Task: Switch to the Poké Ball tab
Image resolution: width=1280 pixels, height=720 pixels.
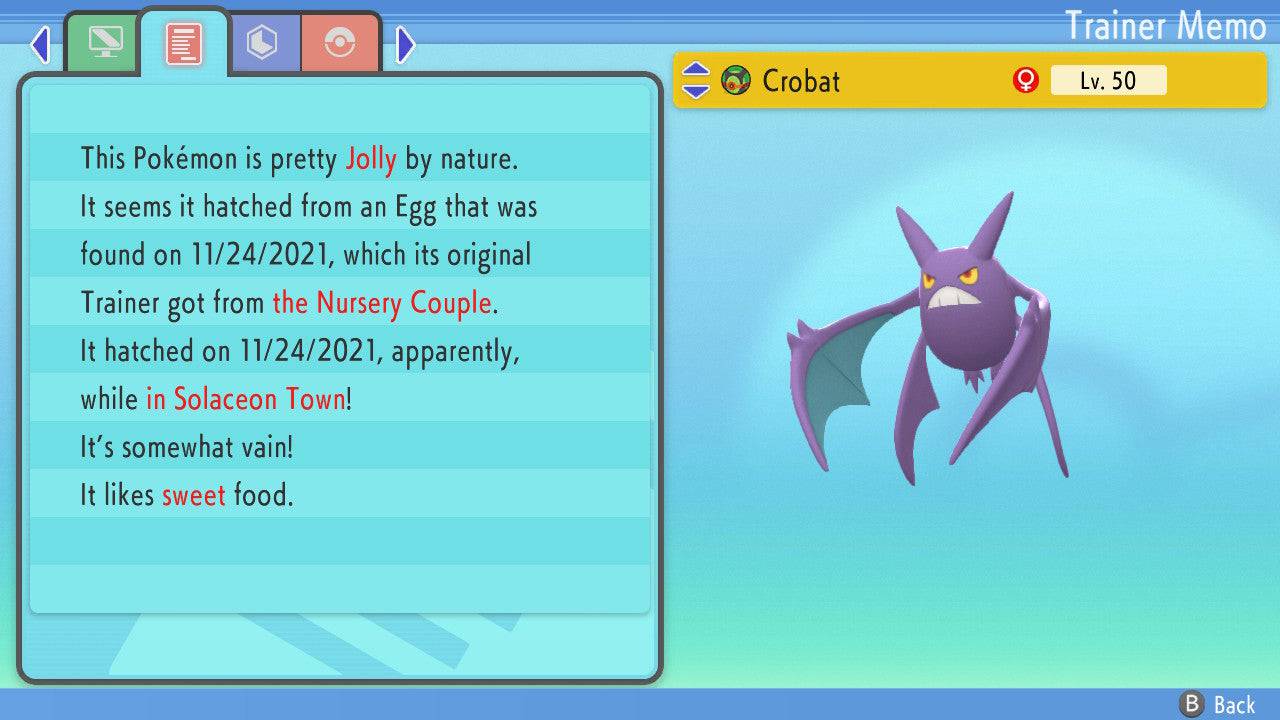Action: pyautogui.click(x=340, y=43)
